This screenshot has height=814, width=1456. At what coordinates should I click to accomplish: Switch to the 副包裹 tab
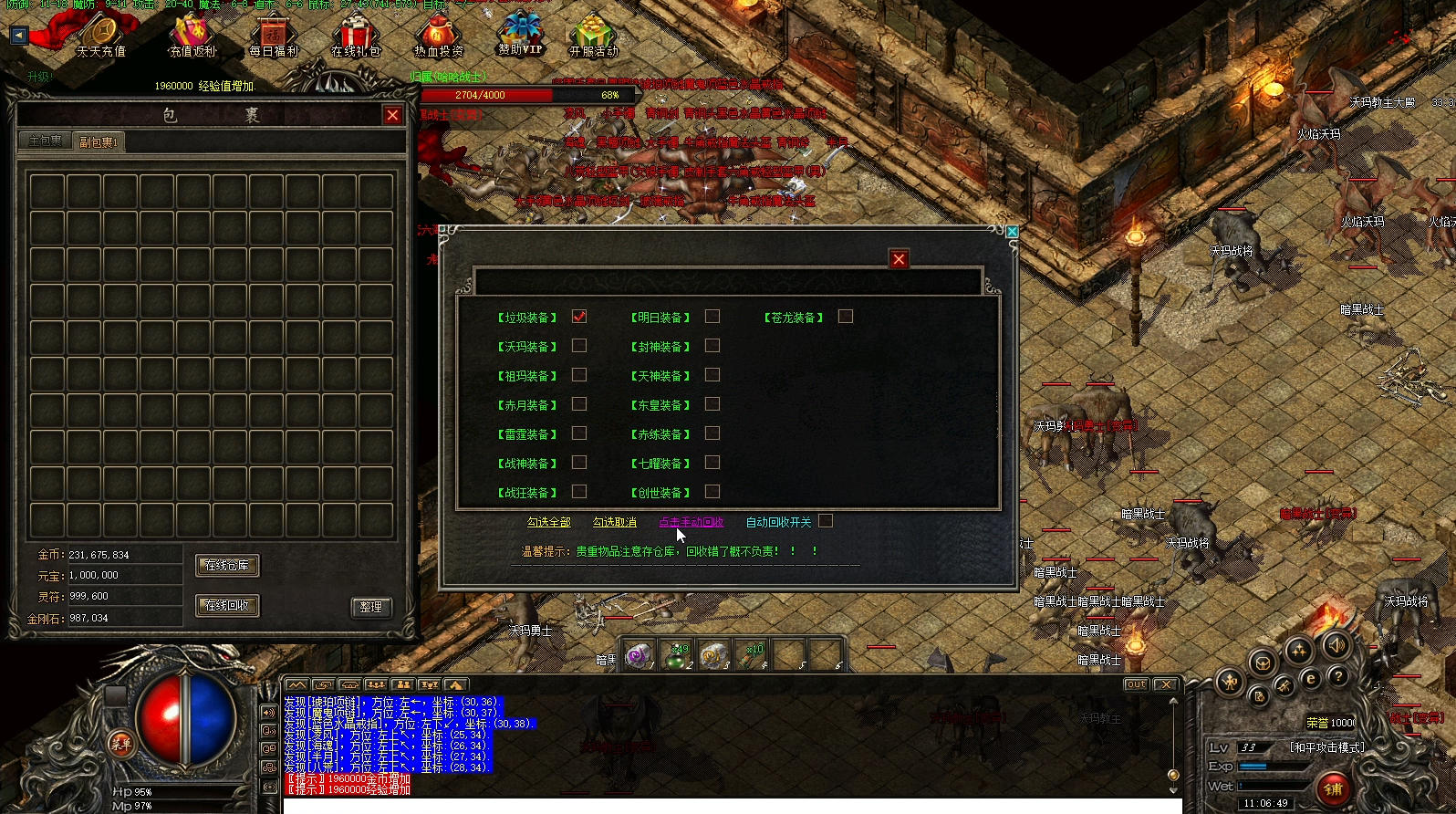pos(98,142)
